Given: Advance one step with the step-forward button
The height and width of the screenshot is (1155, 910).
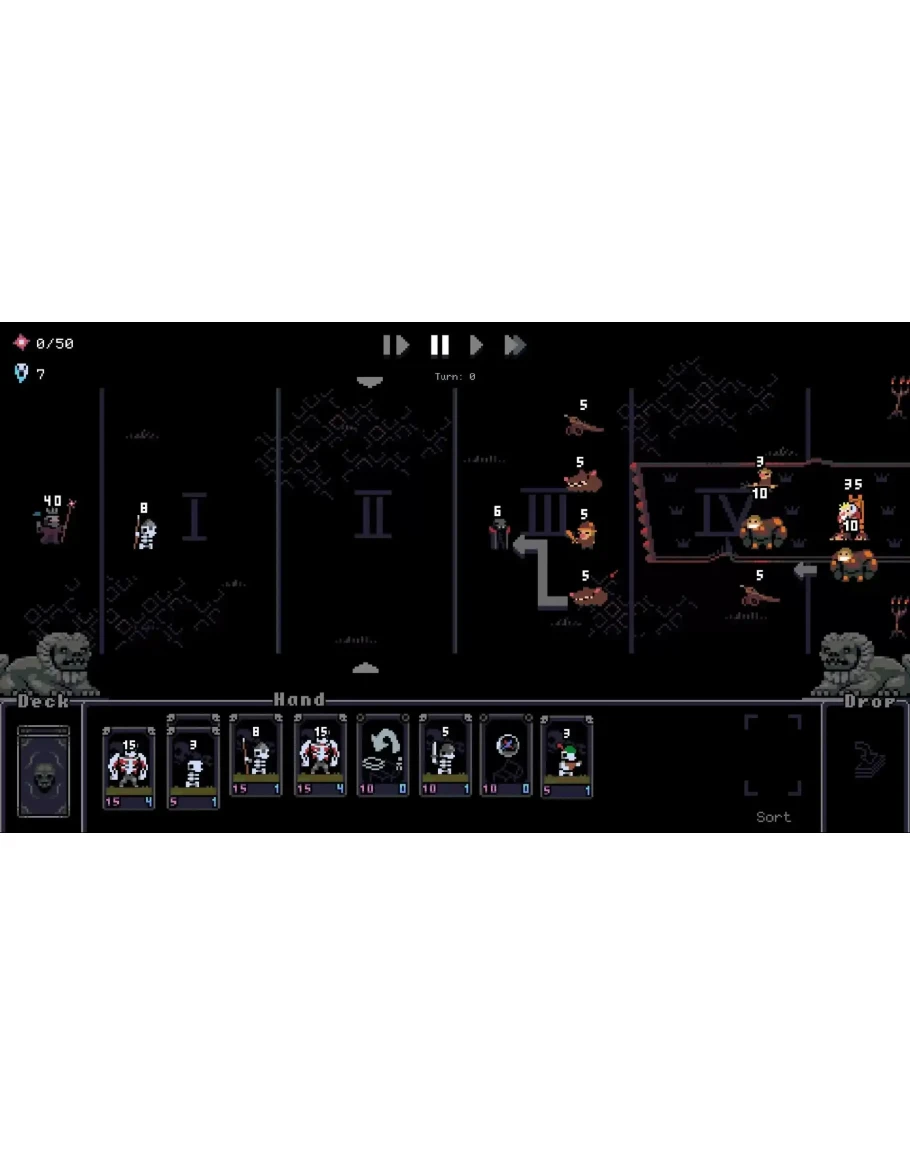Looking at the screenshot, I should tap(396, 345).
